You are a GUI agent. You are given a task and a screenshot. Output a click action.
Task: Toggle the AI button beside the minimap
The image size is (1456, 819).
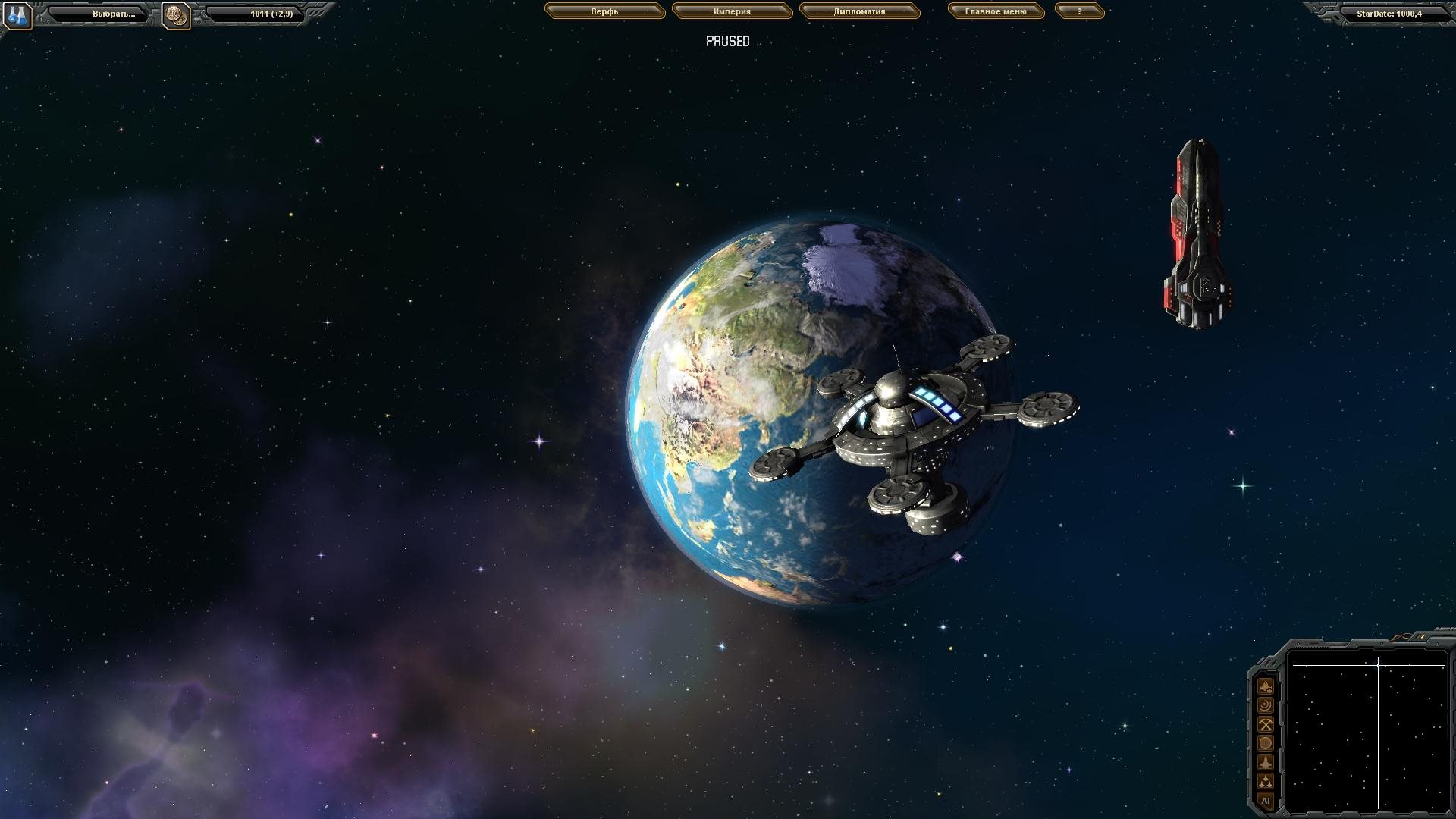(x=1266, y=800)
